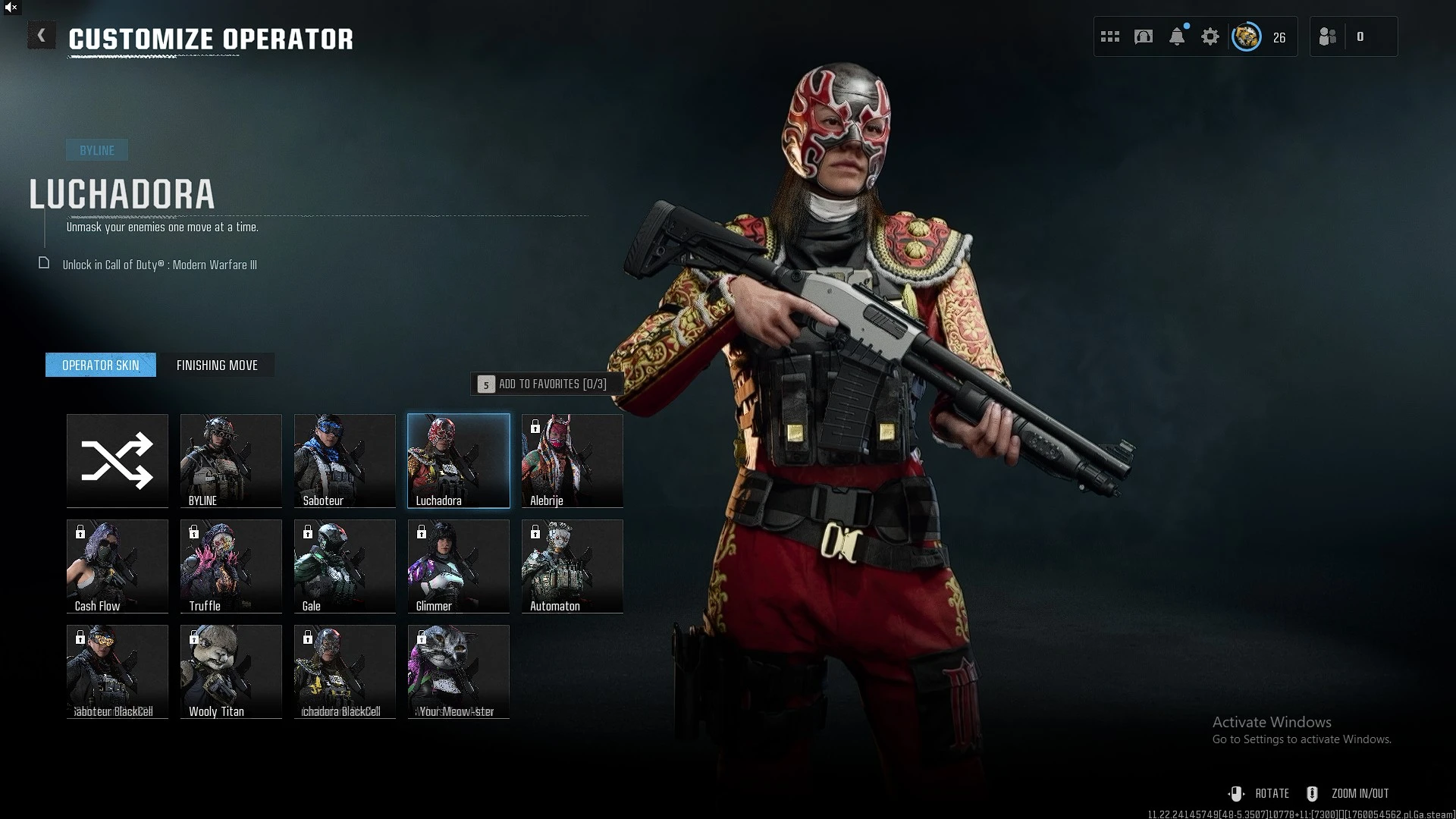The image size is (1456, 819).
Task: Add Luchadora to favorites
Action: [545, 384]
